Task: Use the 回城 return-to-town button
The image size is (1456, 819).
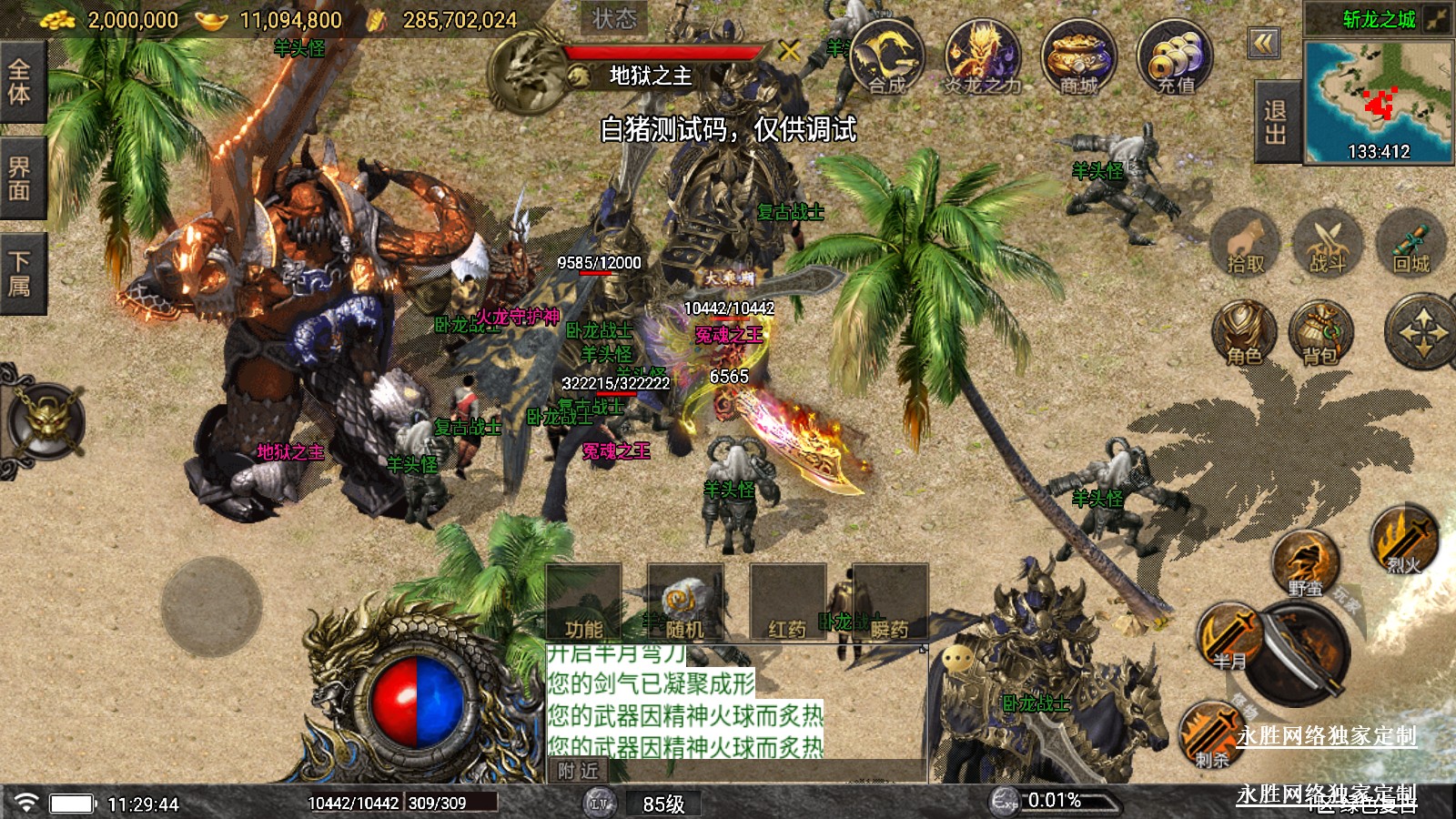Action: 1411,242
